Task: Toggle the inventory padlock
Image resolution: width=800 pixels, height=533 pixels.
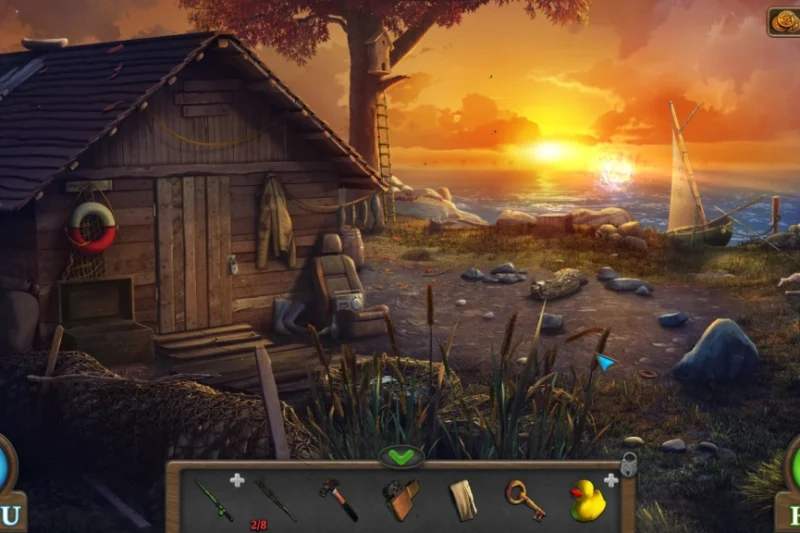Action: (629, 465)
